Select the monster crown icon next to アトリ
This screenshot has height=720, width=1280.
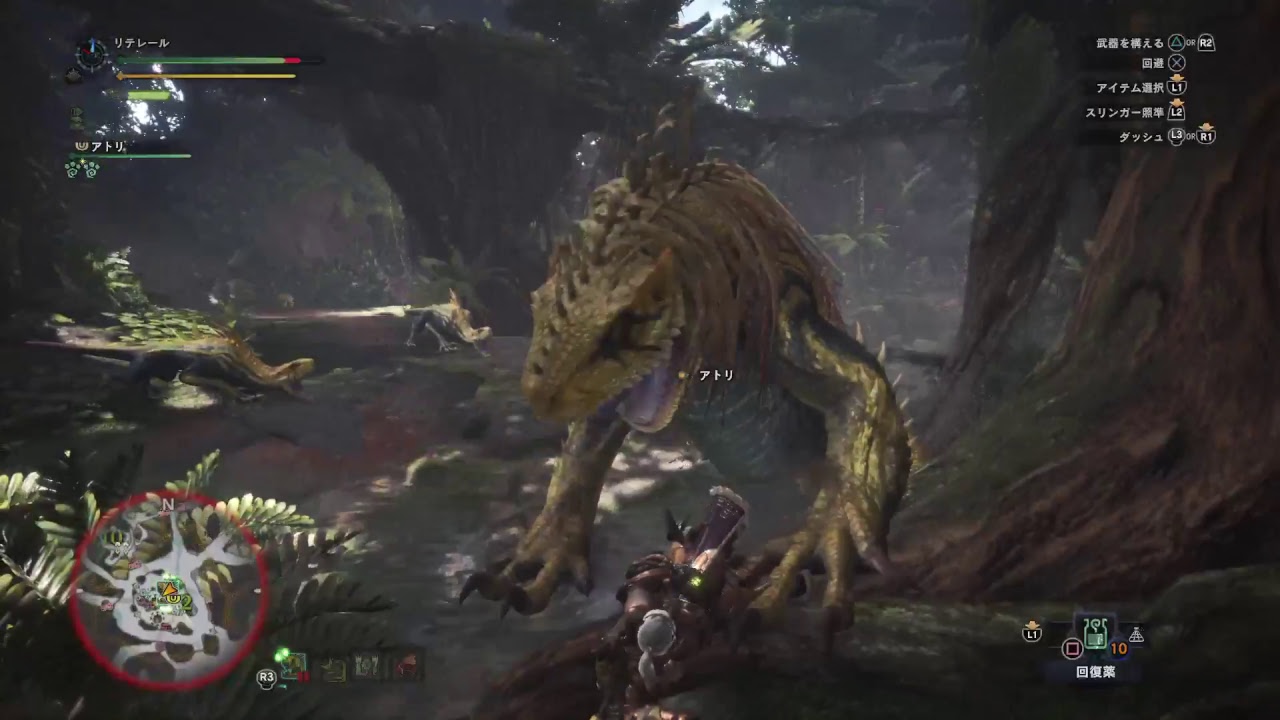click(81, 146)
